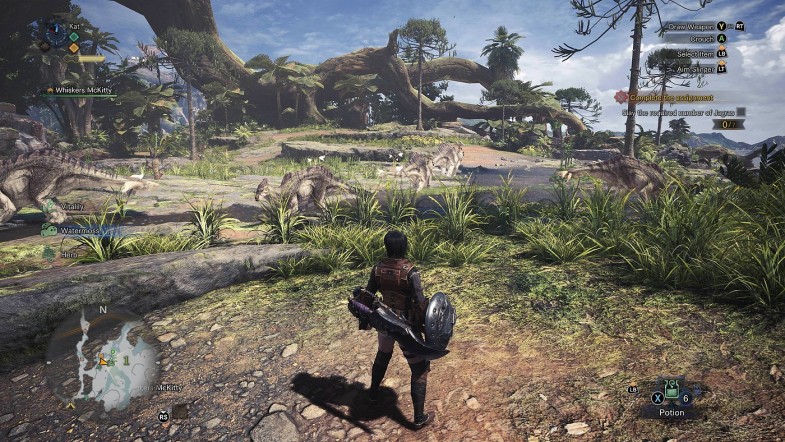
Task: Open the circular minimap
Action: point(102,357)
